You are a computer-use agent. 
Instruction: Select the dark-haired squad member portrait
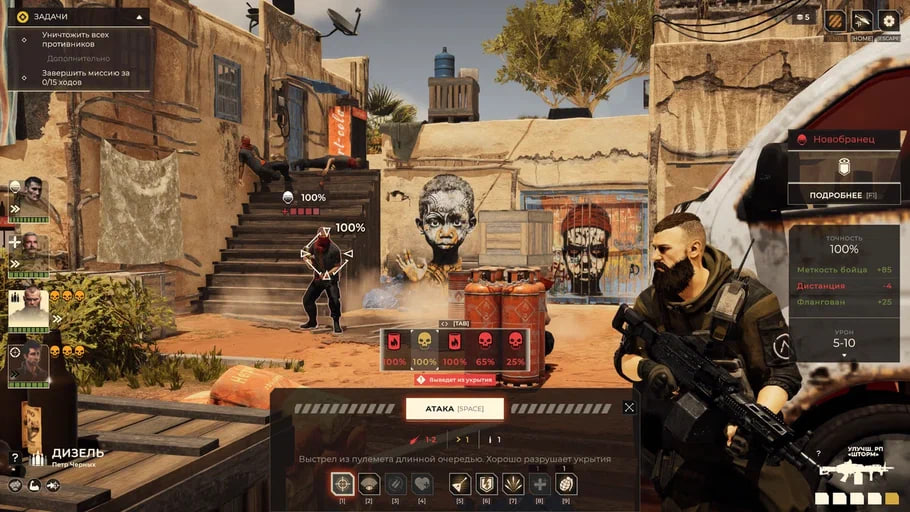[x=29, y=361]
